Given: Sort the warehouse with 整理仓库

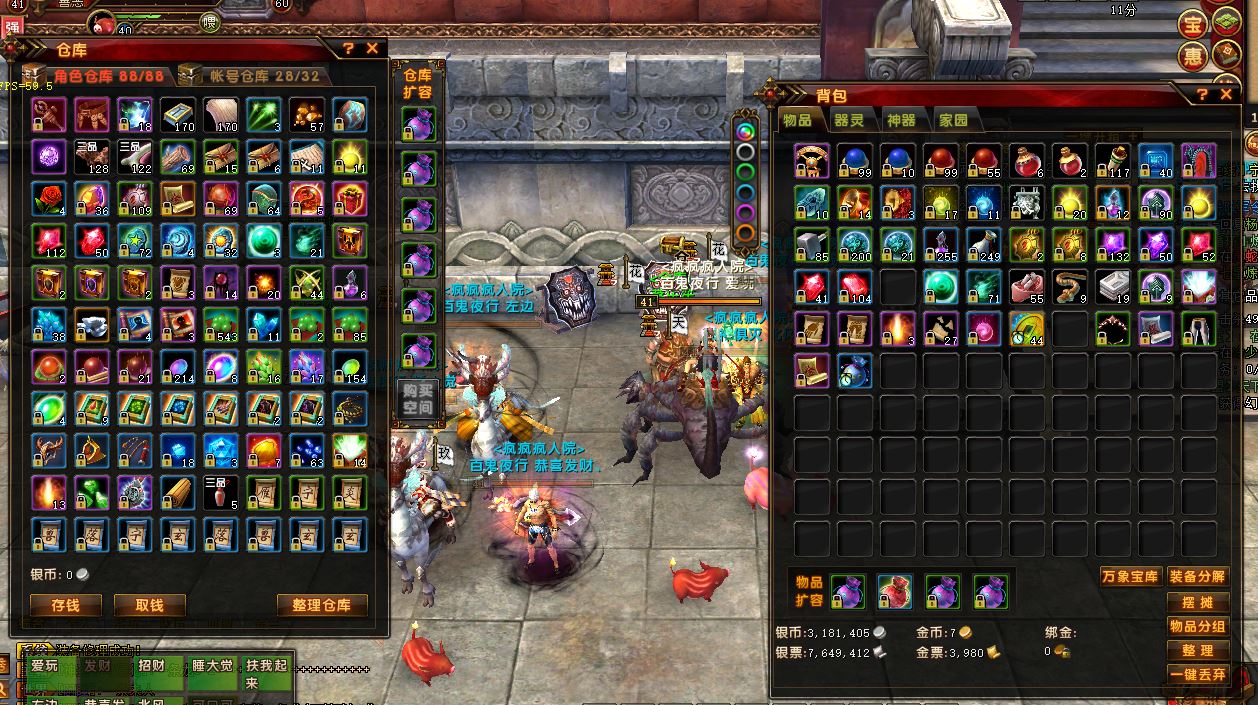Looking at the screenshot, I should click(x=322, y=605).
